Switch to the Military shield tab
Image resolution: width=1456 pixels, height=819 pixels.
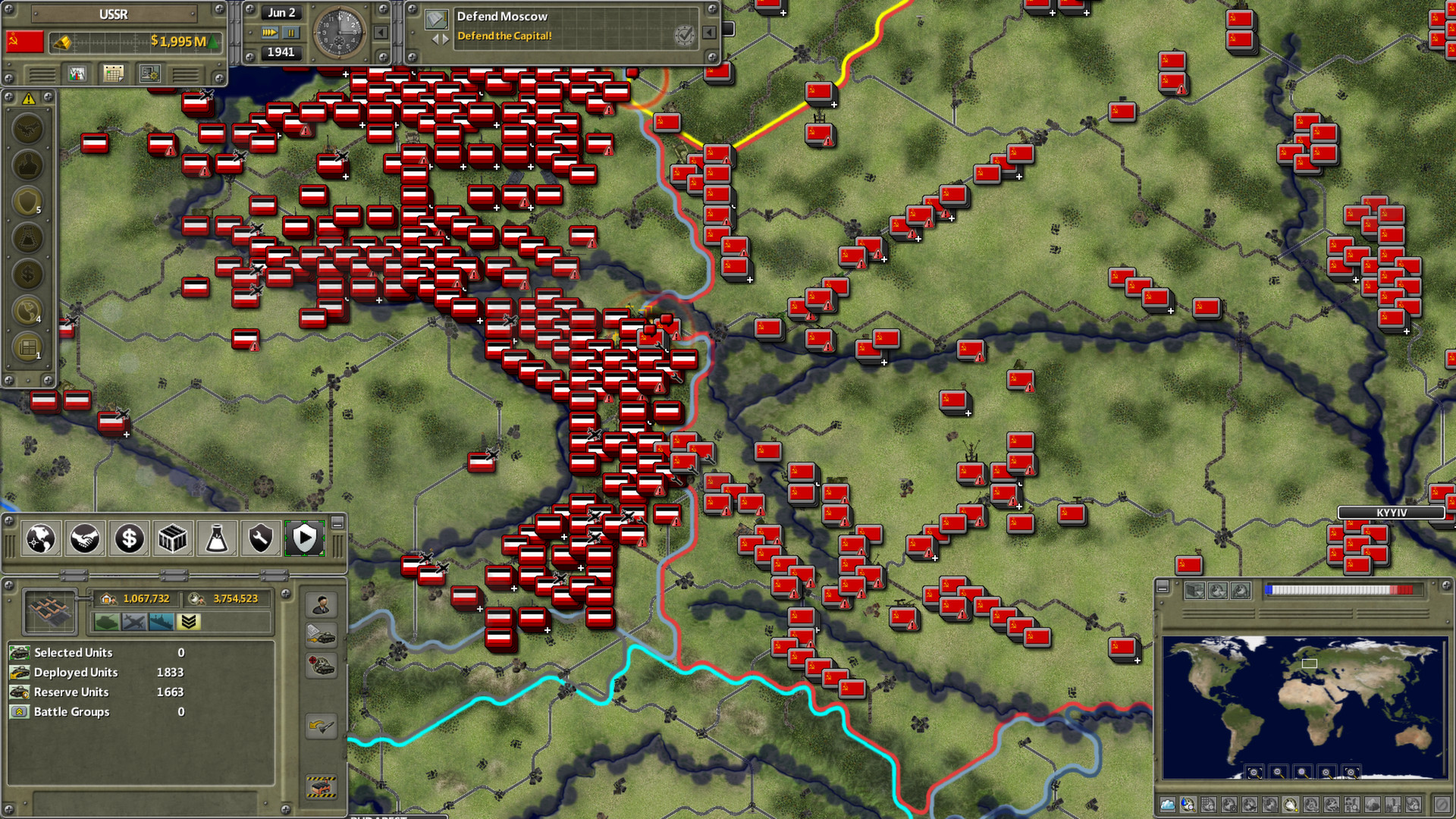point(303,538)
